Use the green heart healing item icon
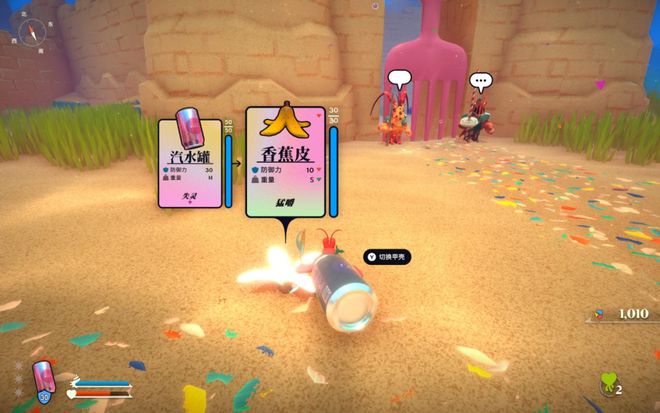This screenshot has height=413, width=660. point(606,383)
